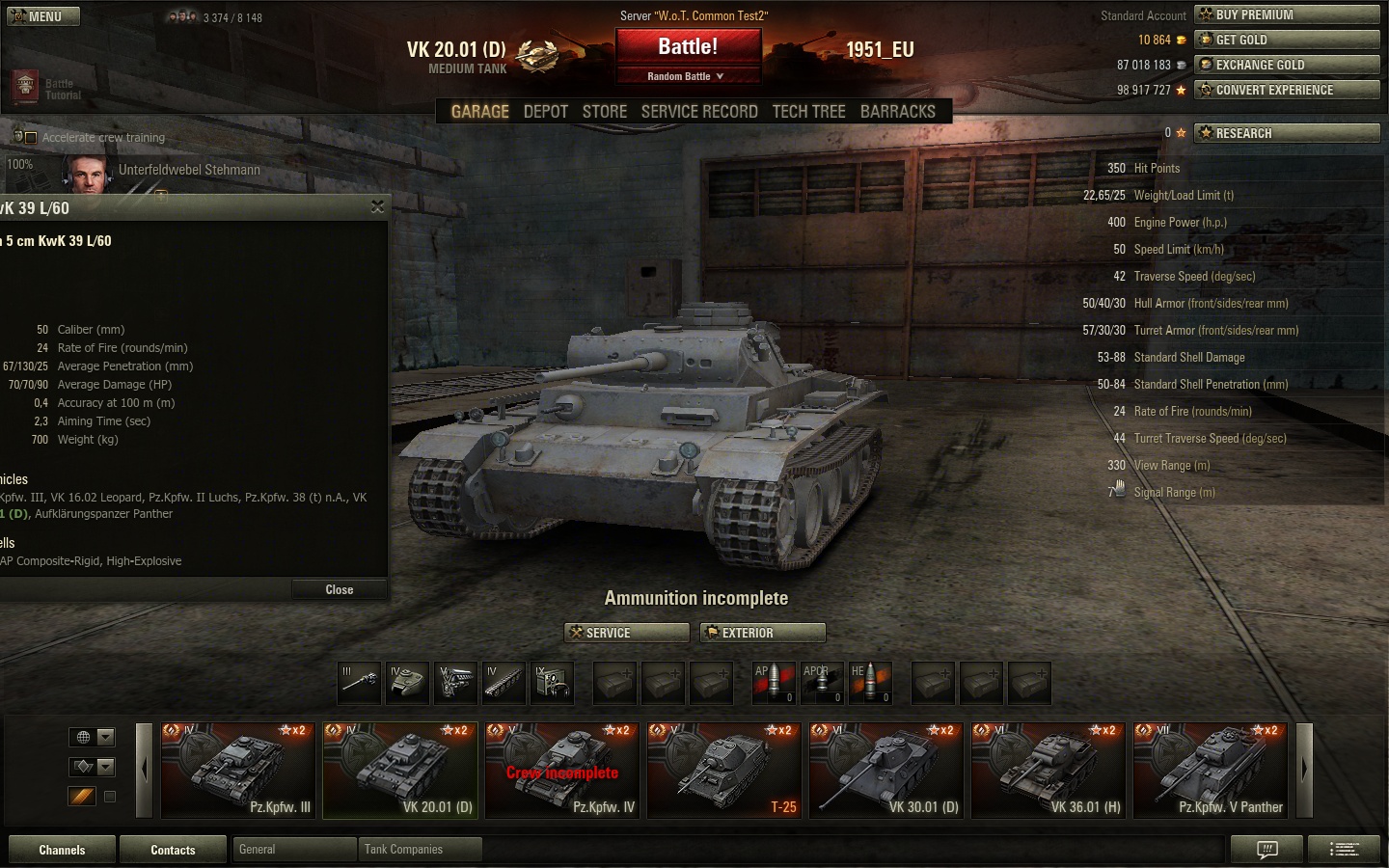Select the Pz.Kpfw. V Panther tank
This screenshot has width=1389, height=868.
[1211, 771]
